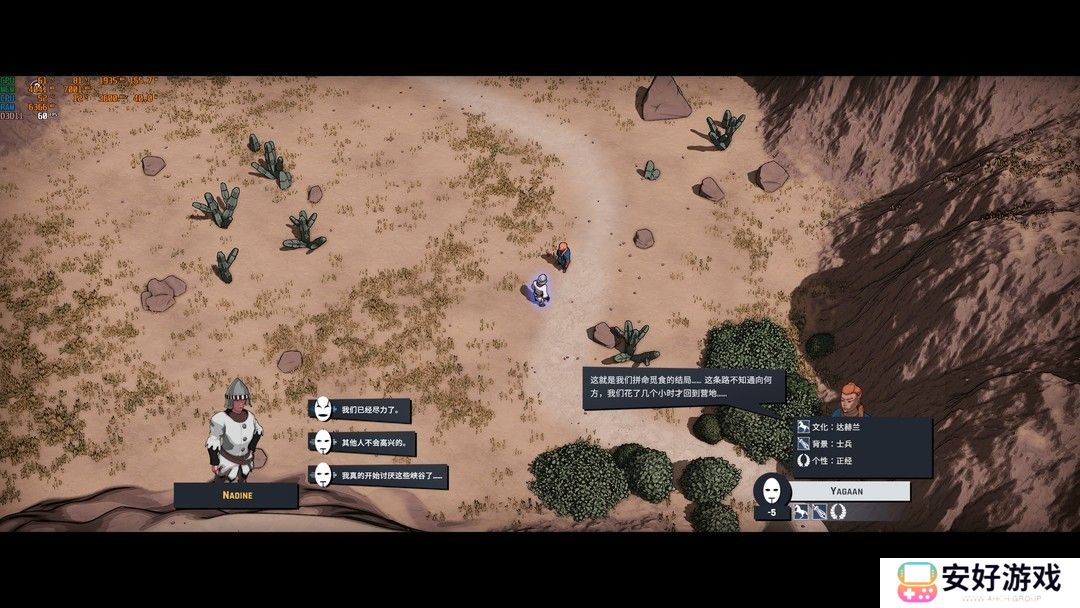
Task: Select the sword background icon under Yagaan
Action: coord(819,512)
